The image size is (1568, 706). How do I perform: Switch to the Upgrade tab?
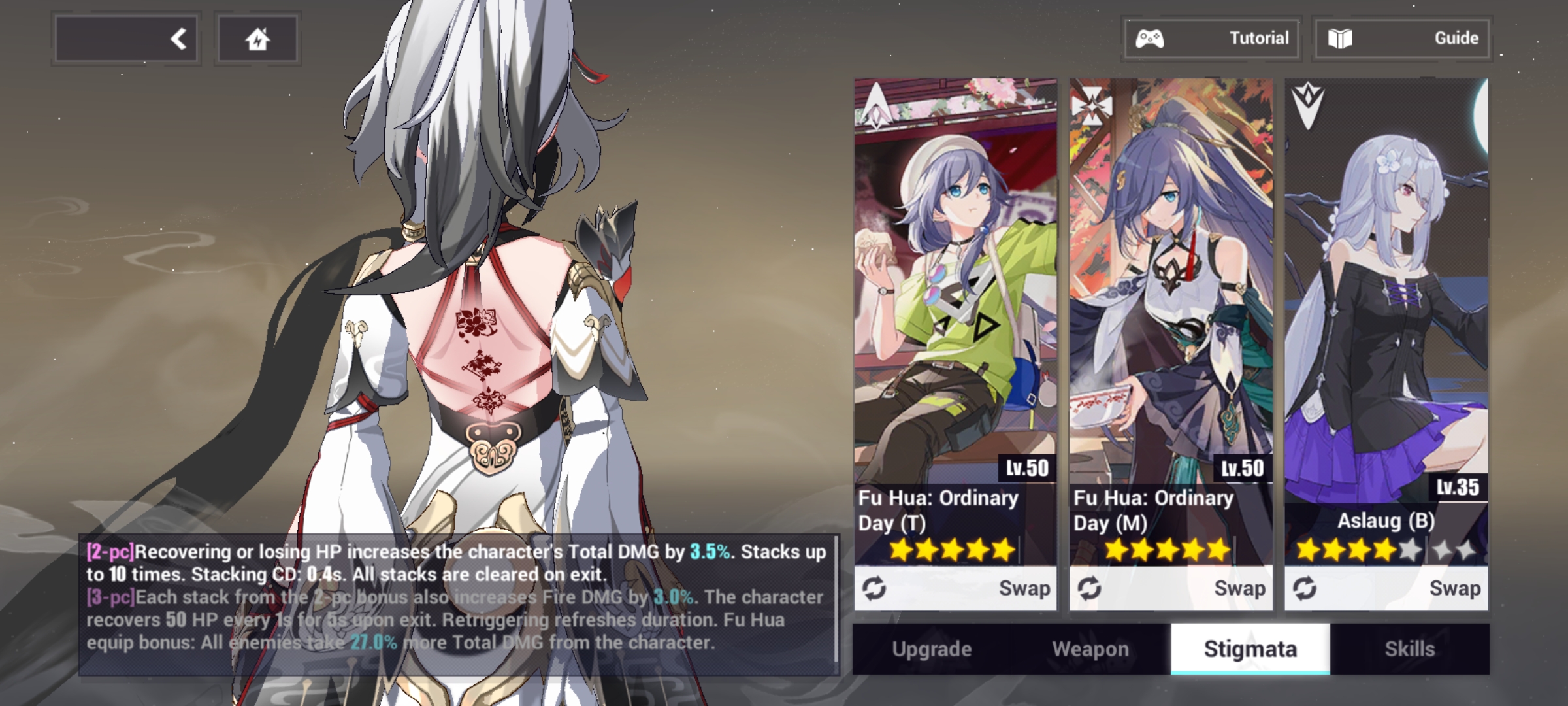pyautogui.click(x=932, y=649)
